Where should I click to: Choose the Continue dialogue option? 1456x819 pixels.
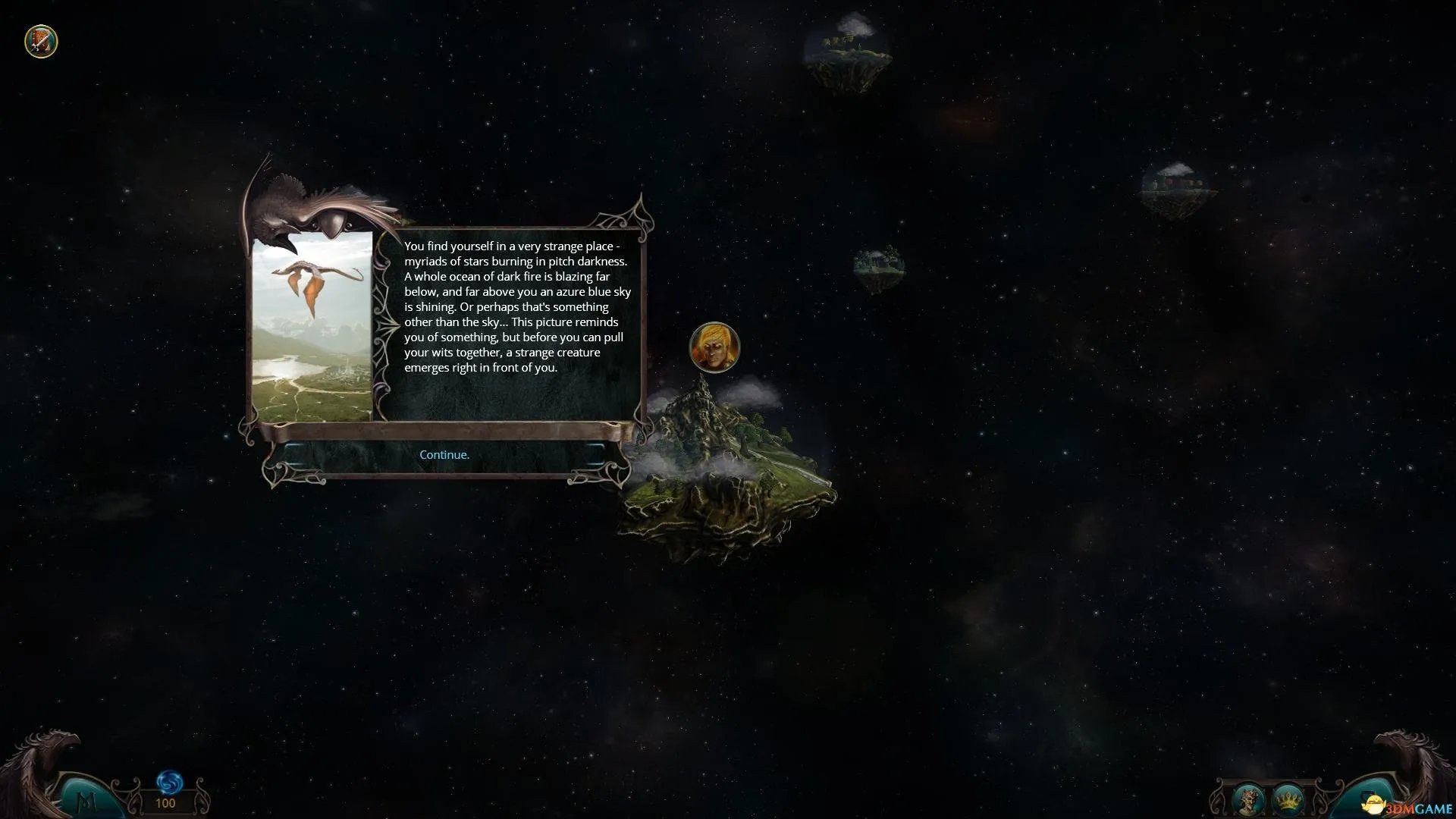444,455
